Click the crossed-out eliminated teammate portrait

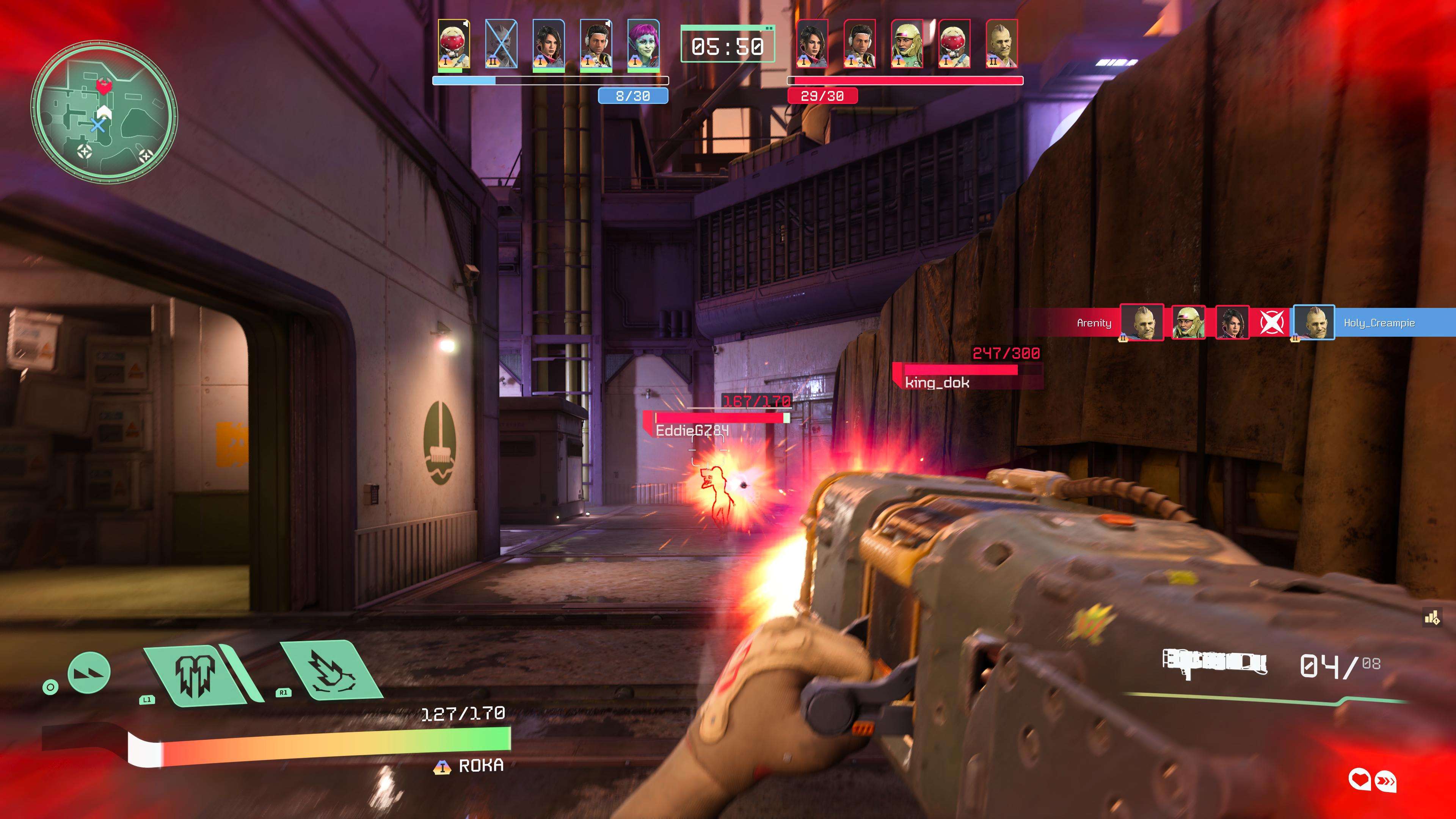(x=501, y=45)
